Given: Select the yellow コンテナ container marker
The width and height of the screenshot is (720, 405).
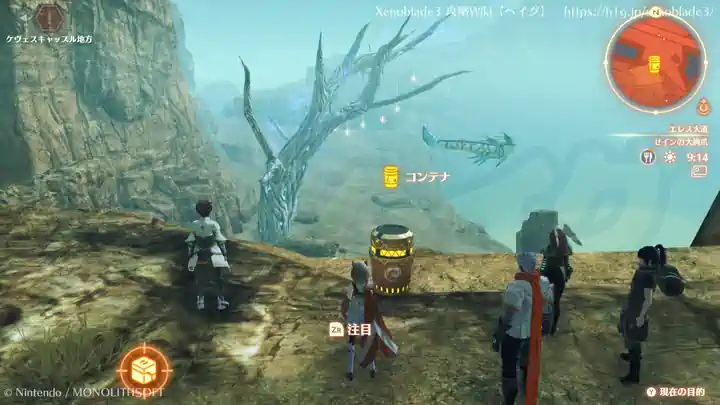Looking at the screenshot, I should coord(391,177).
